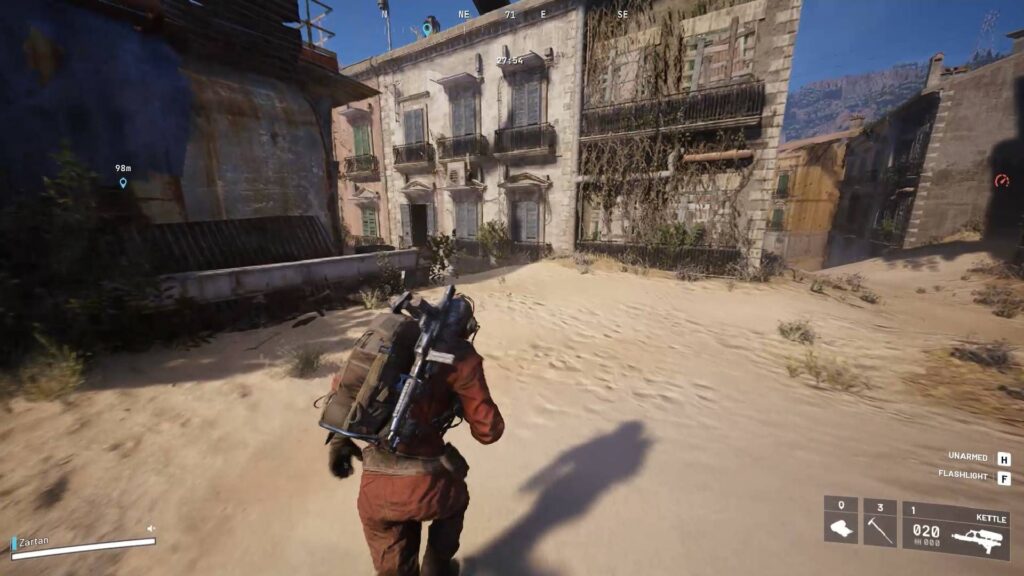
Task: Click the red gauge icon
Action: point(1002,181)
